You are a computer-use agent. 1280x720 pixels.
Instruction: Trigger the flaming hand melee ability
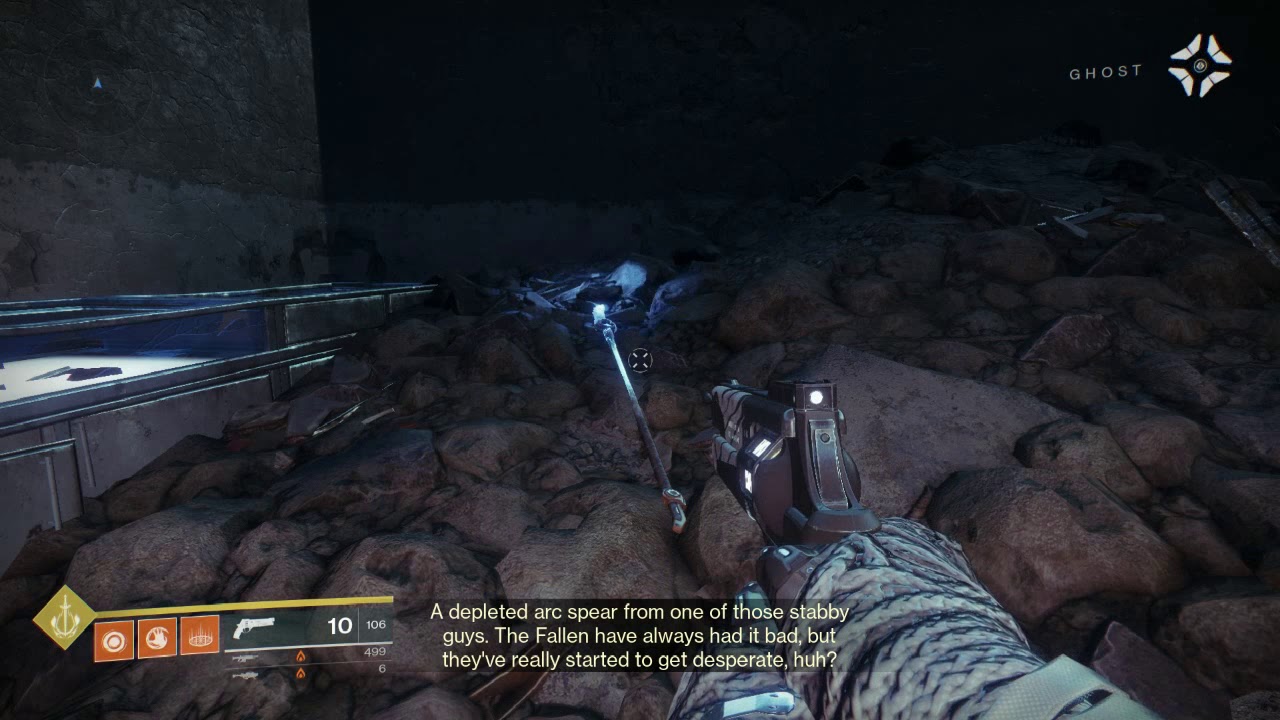[156, 639]
